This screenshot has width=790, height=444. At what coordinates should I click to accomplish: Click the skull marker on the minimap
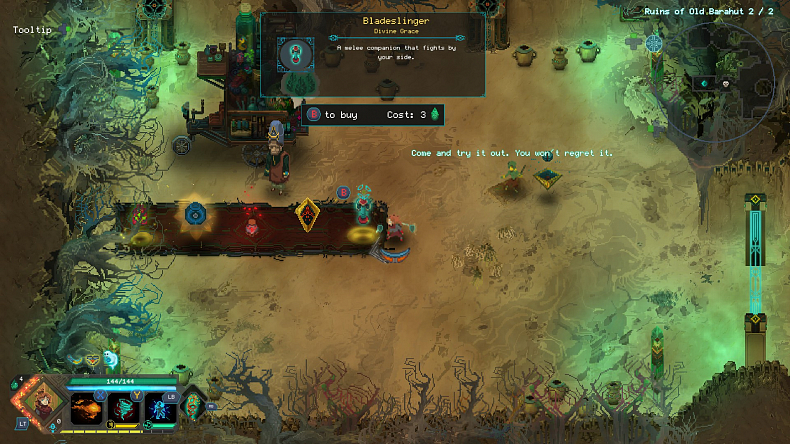[725, 83]
